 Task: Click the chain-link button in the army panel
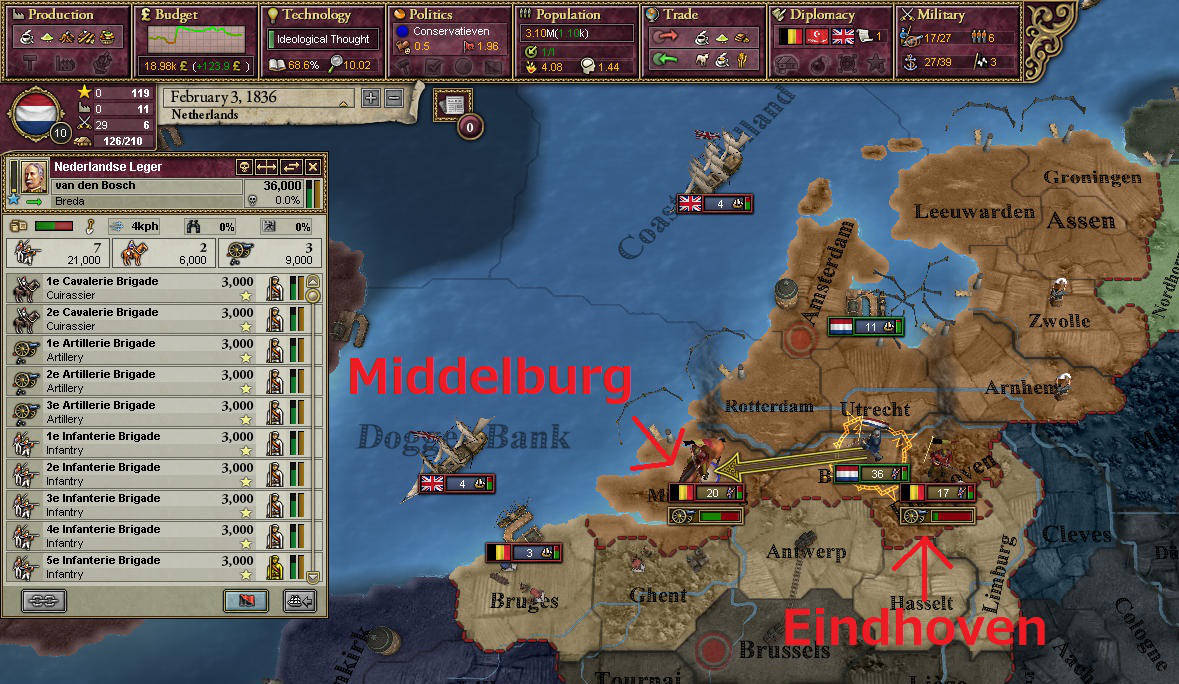click(x=44, y=600)
